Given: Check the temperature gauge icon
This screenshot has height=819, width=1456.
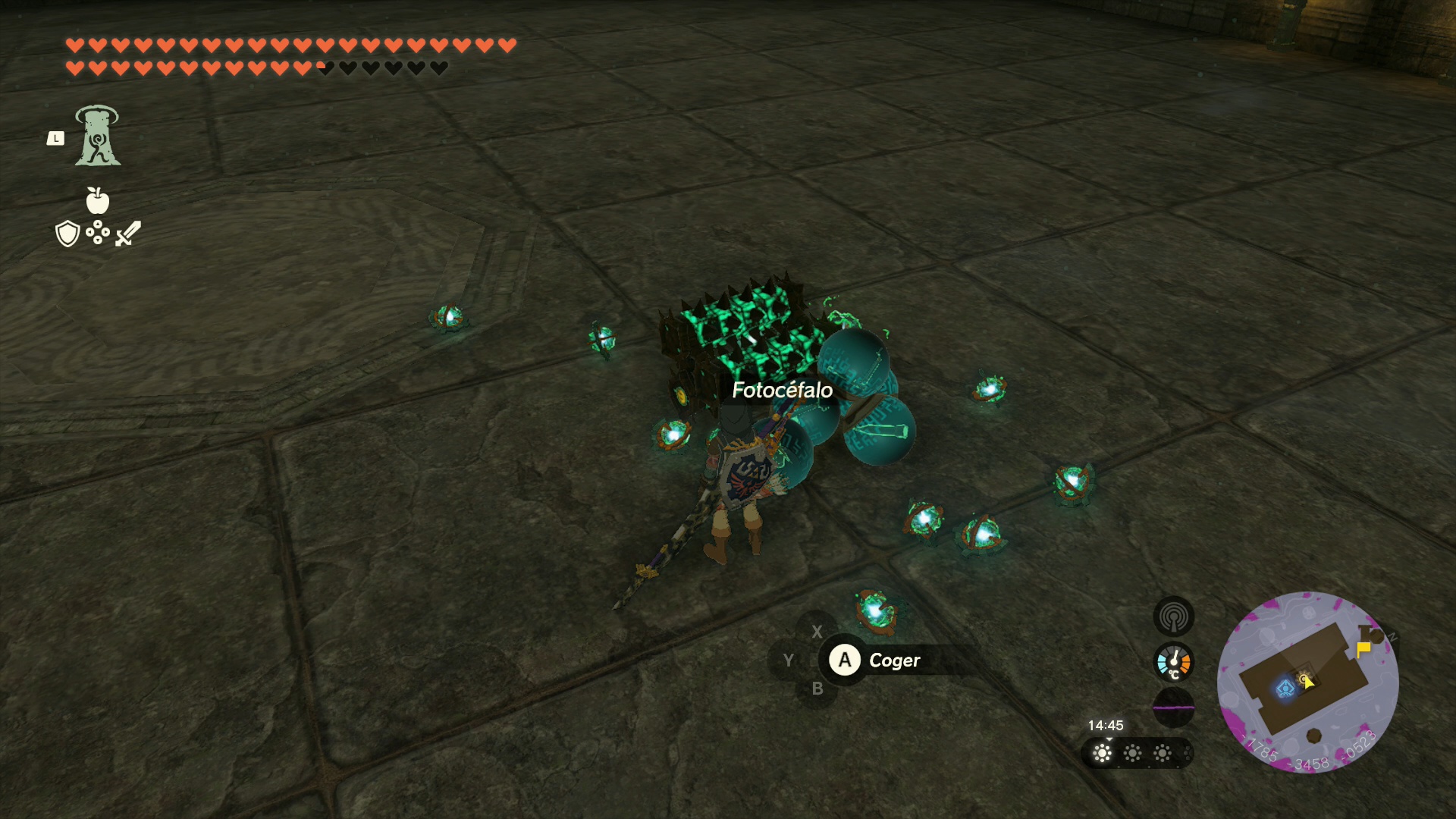Looking at the screenshot, I should tap(1173, 662).
